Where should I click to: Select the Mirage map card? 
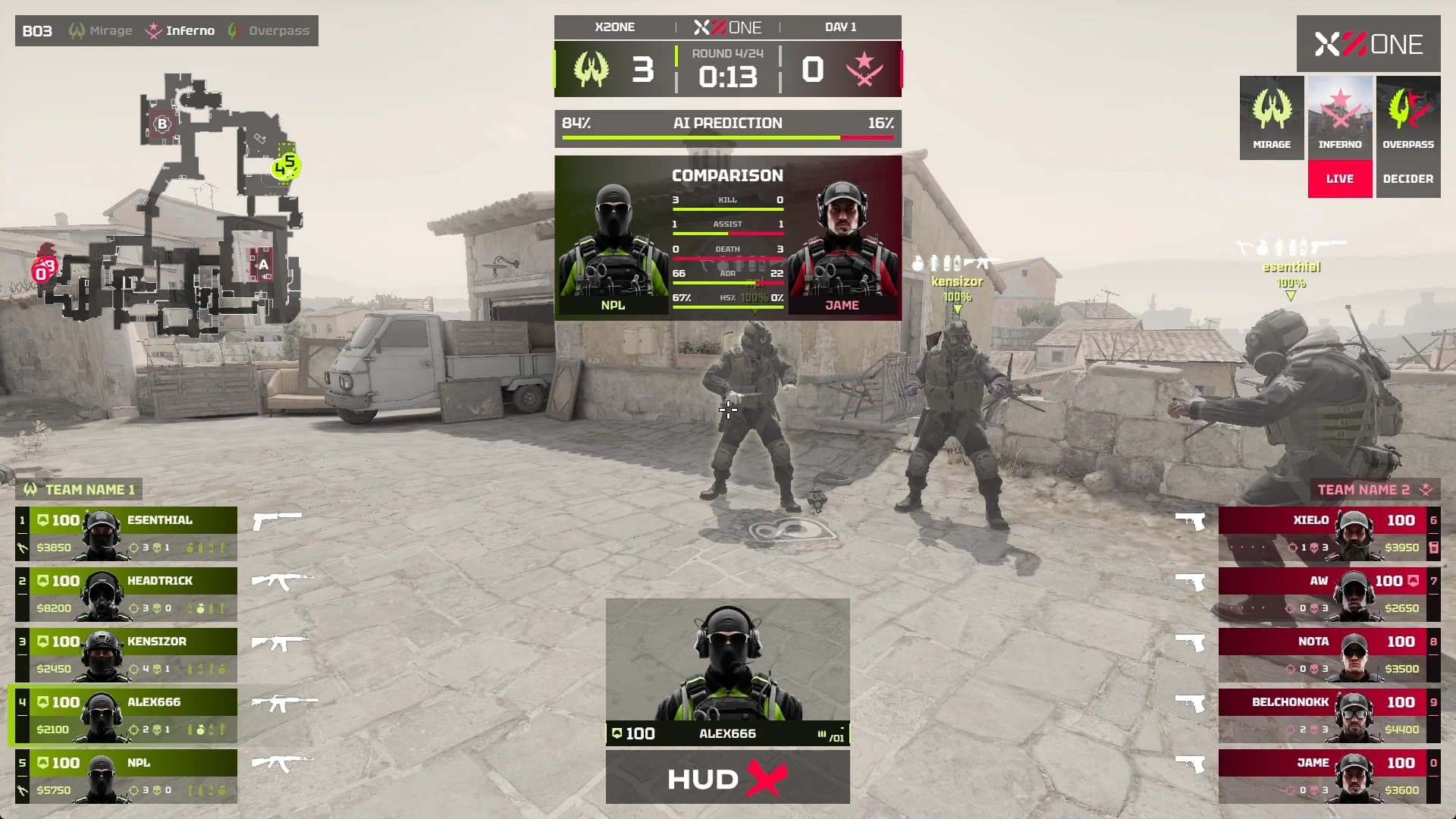[1272, 118]
